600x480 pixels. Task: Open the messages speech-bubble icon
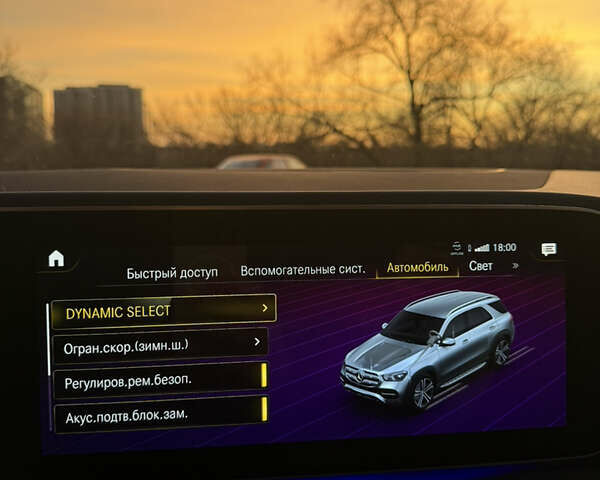548,249
